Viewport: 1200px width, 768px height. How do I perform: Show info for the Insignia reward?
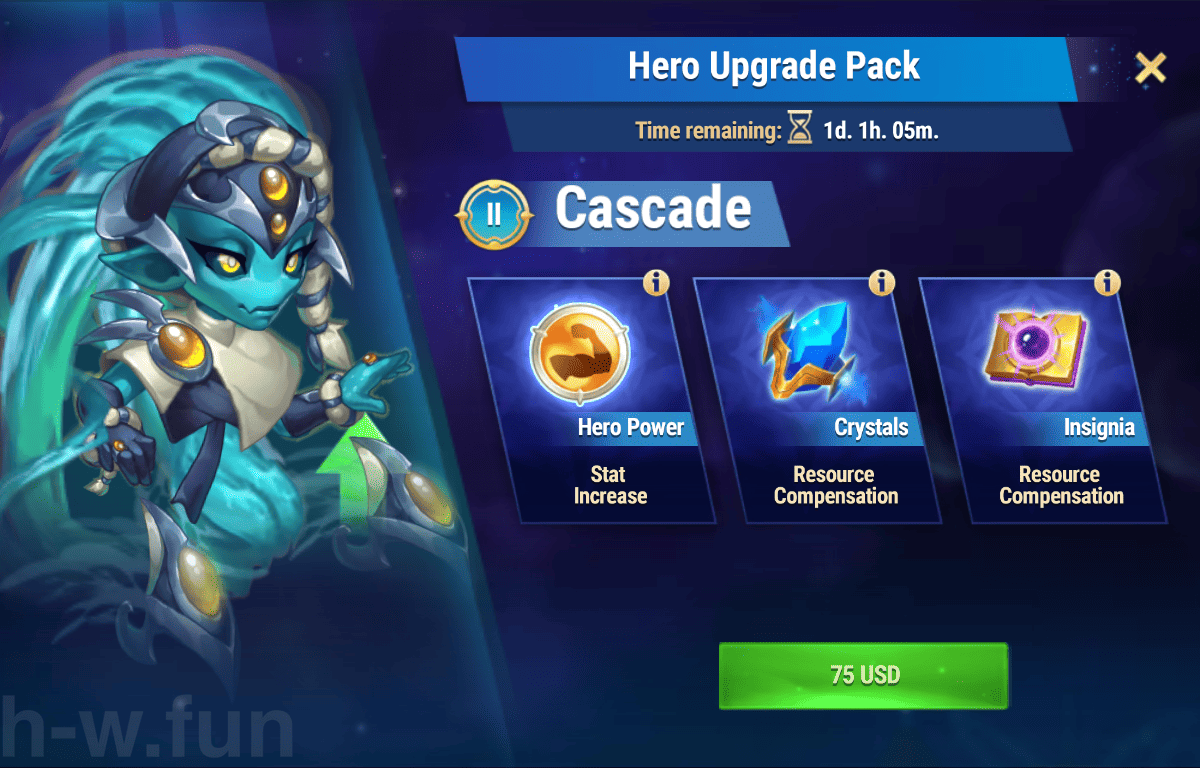(1107, 283)
